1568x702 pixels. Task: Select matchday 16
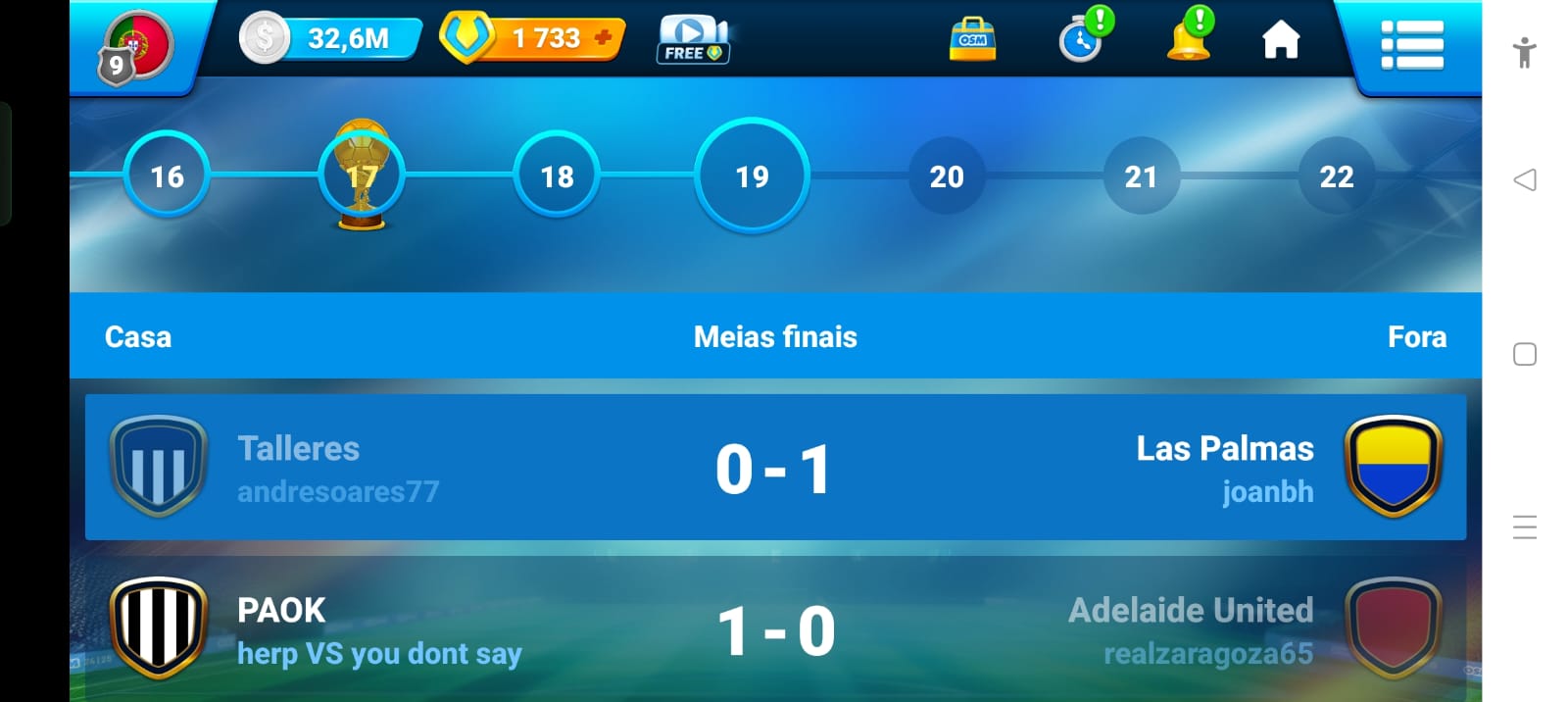pyautogui.click(x=167, y=176)
